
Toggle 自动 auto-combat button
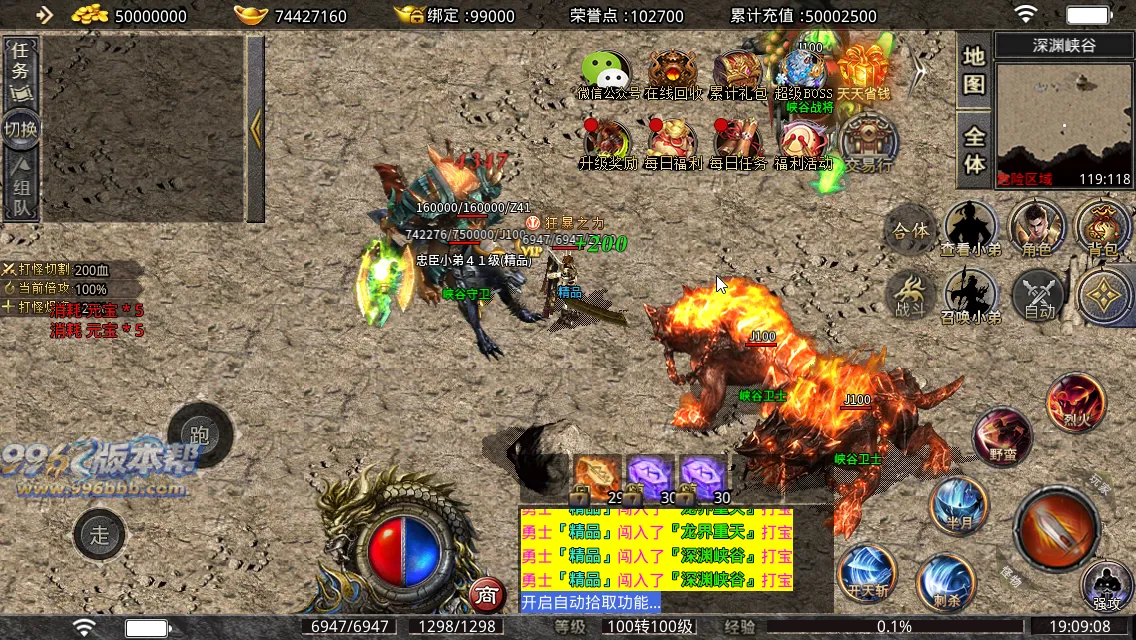(1039, 296)
